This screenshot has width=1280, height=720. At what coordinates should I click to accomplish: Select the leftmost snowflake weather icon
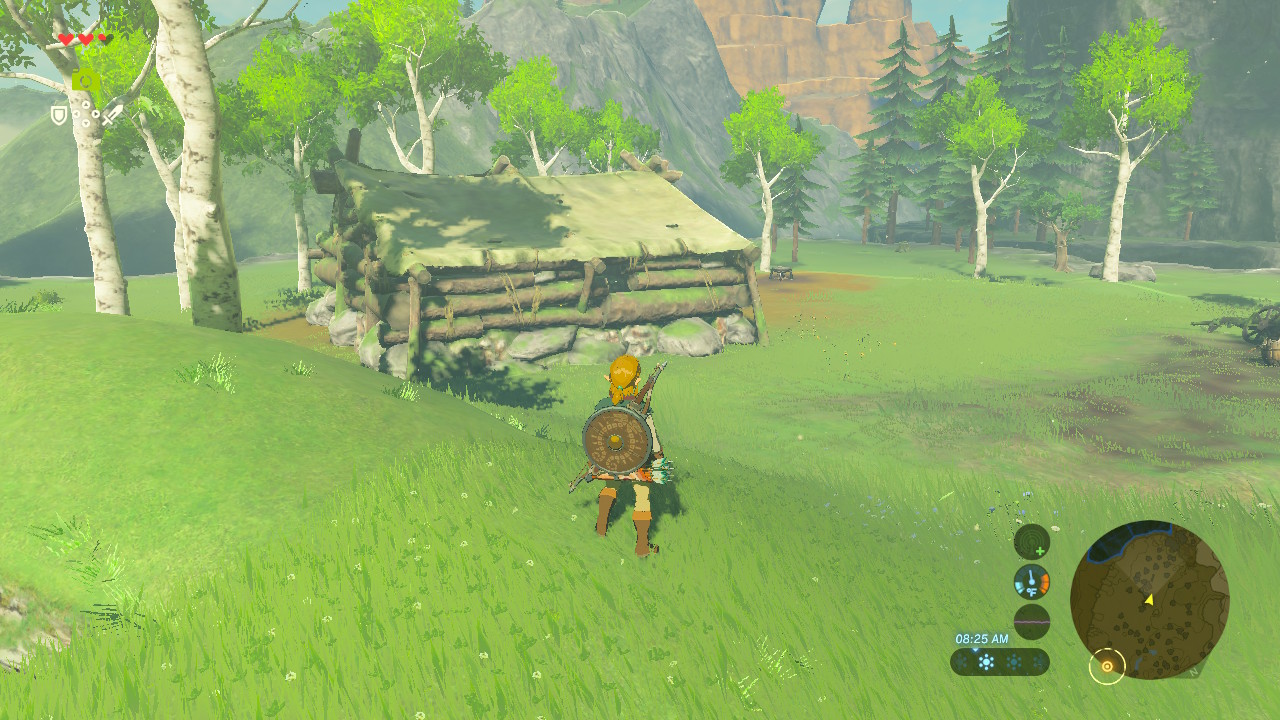962,663
